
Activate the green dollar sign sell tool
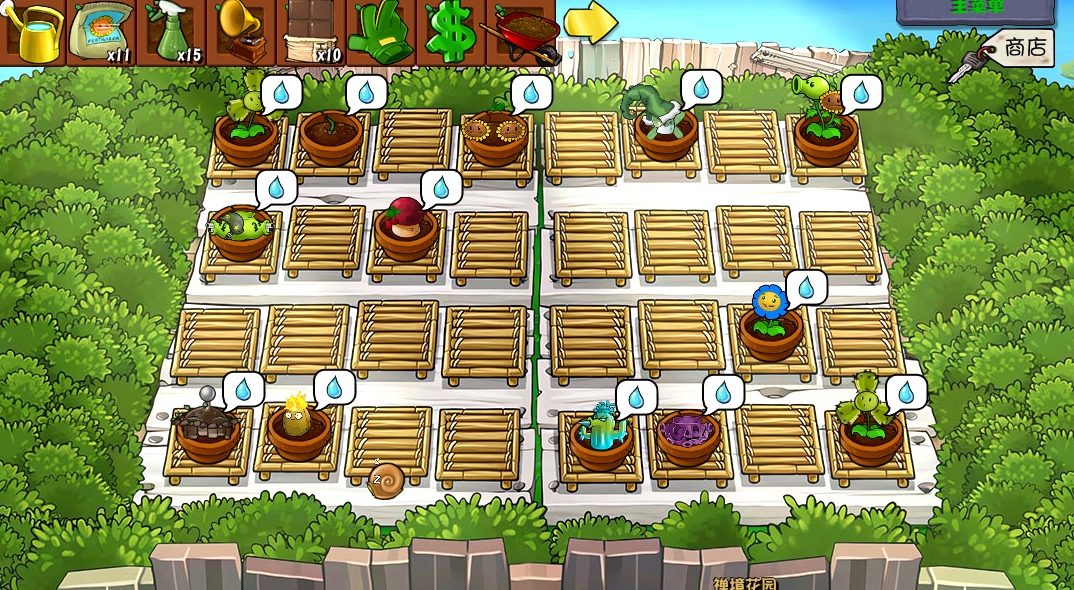coord(451,32)
